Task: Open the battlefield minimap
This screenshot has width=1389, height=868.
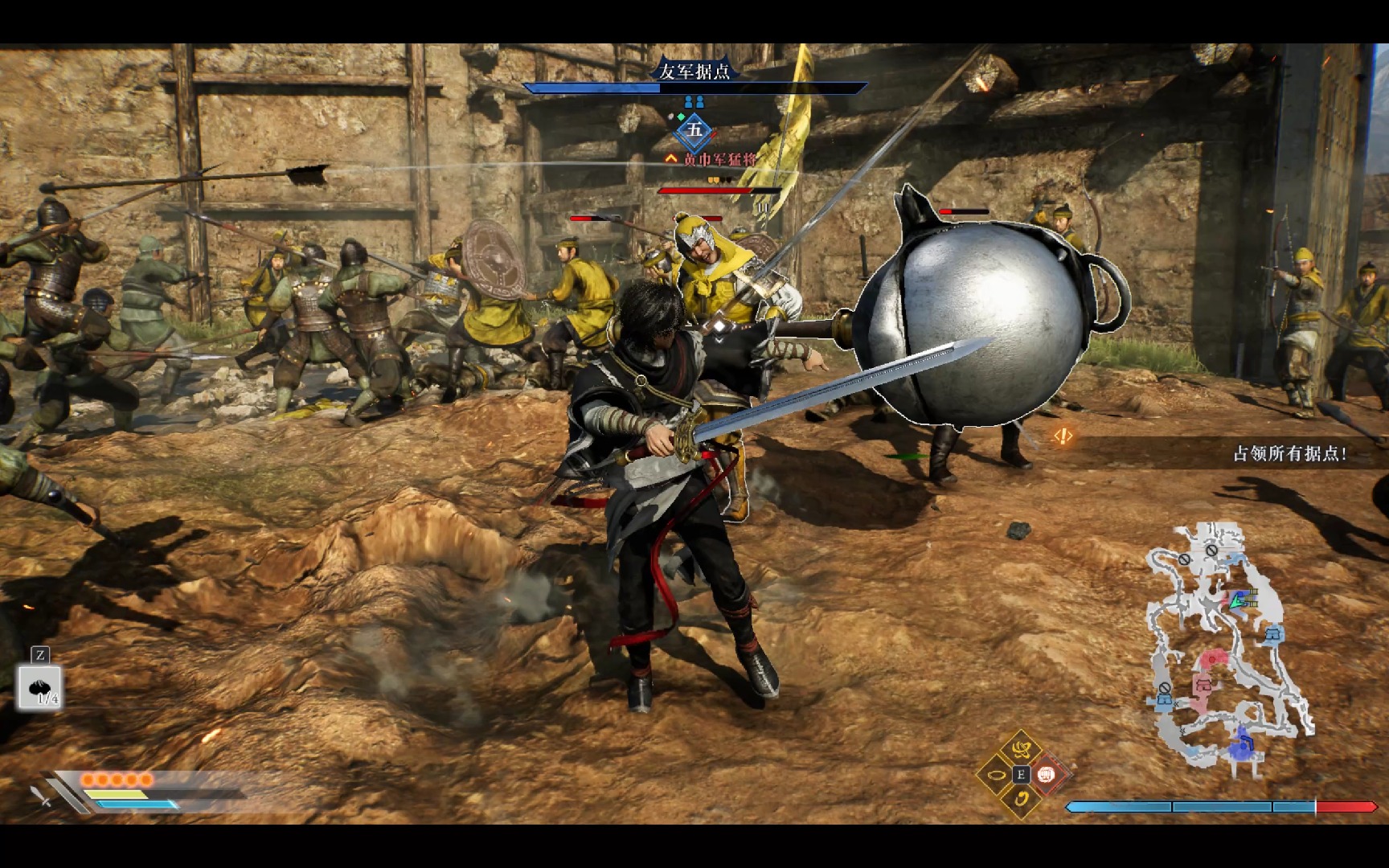Action: (x=1227, y=649)
